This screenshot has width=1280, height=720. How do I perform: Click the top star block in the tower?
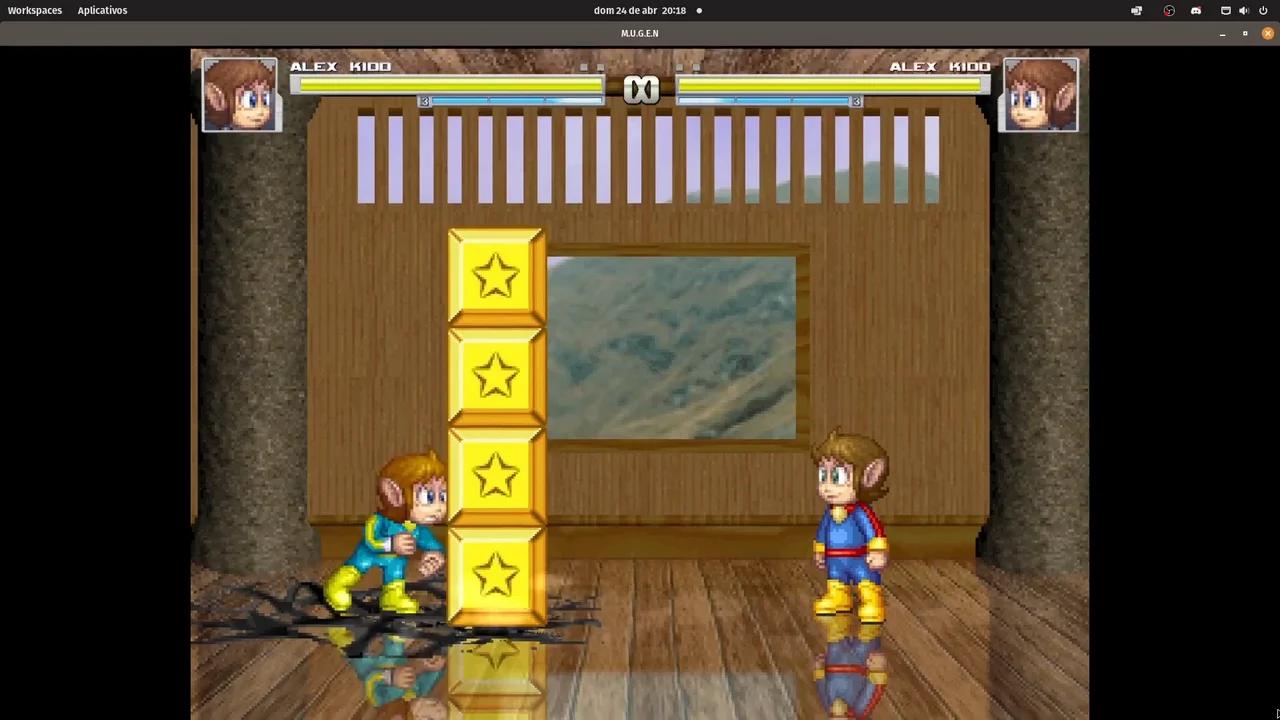click(495, 275)
